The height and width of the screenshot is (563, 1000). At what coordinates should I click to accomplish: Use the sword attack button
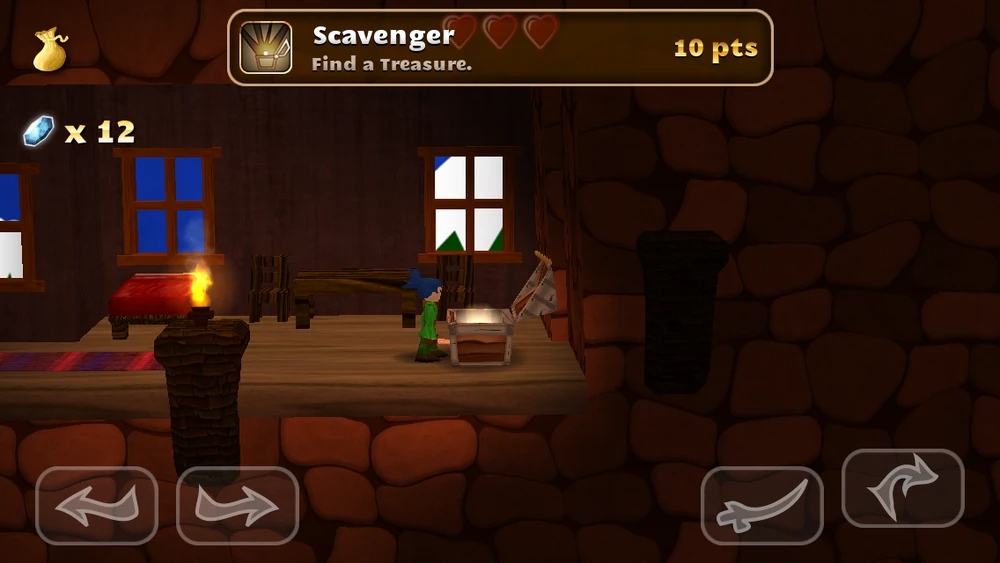point(762,506)
